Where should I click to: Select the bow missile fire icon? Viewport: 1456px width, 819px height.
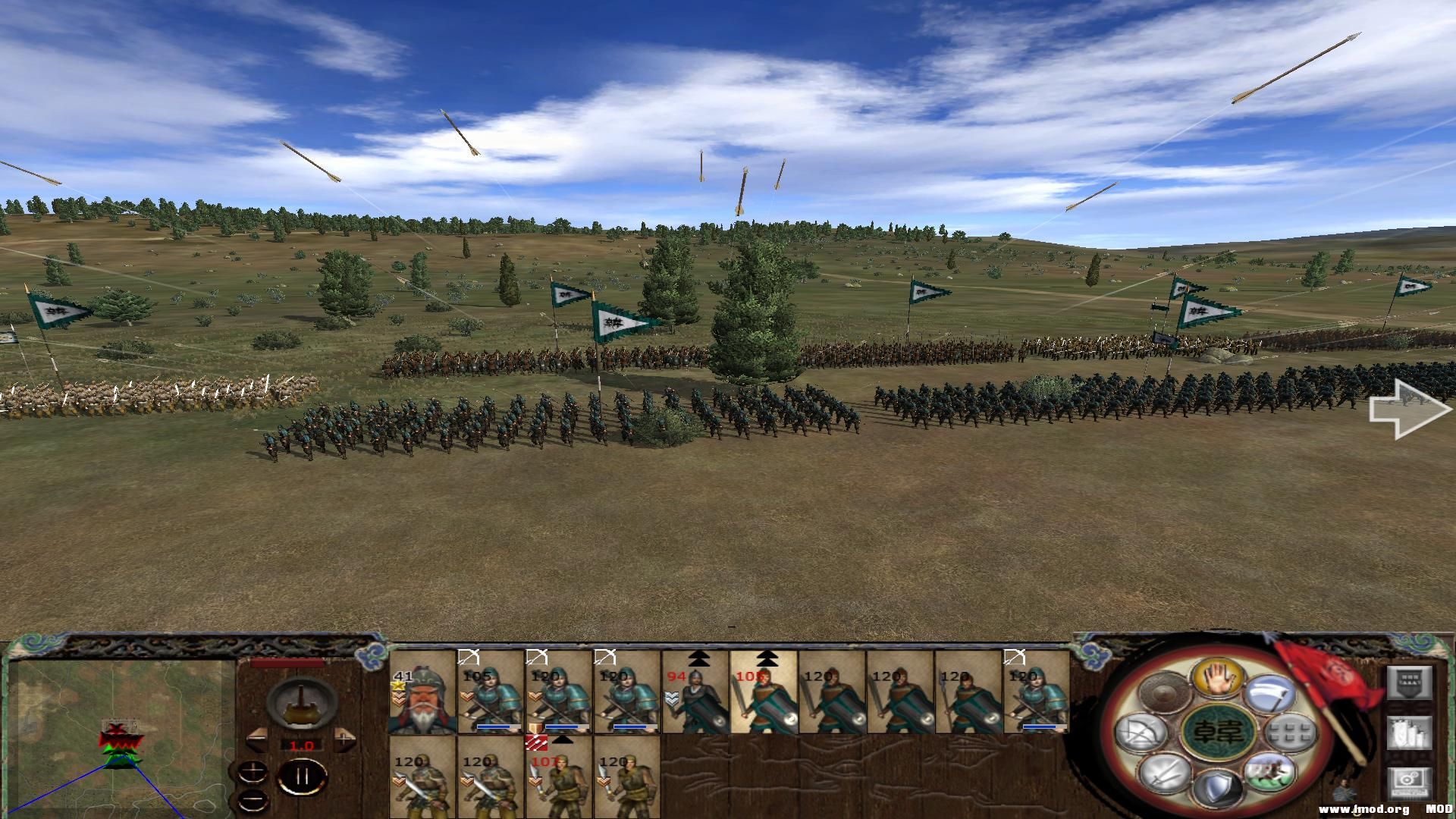tap(1138, 733)
